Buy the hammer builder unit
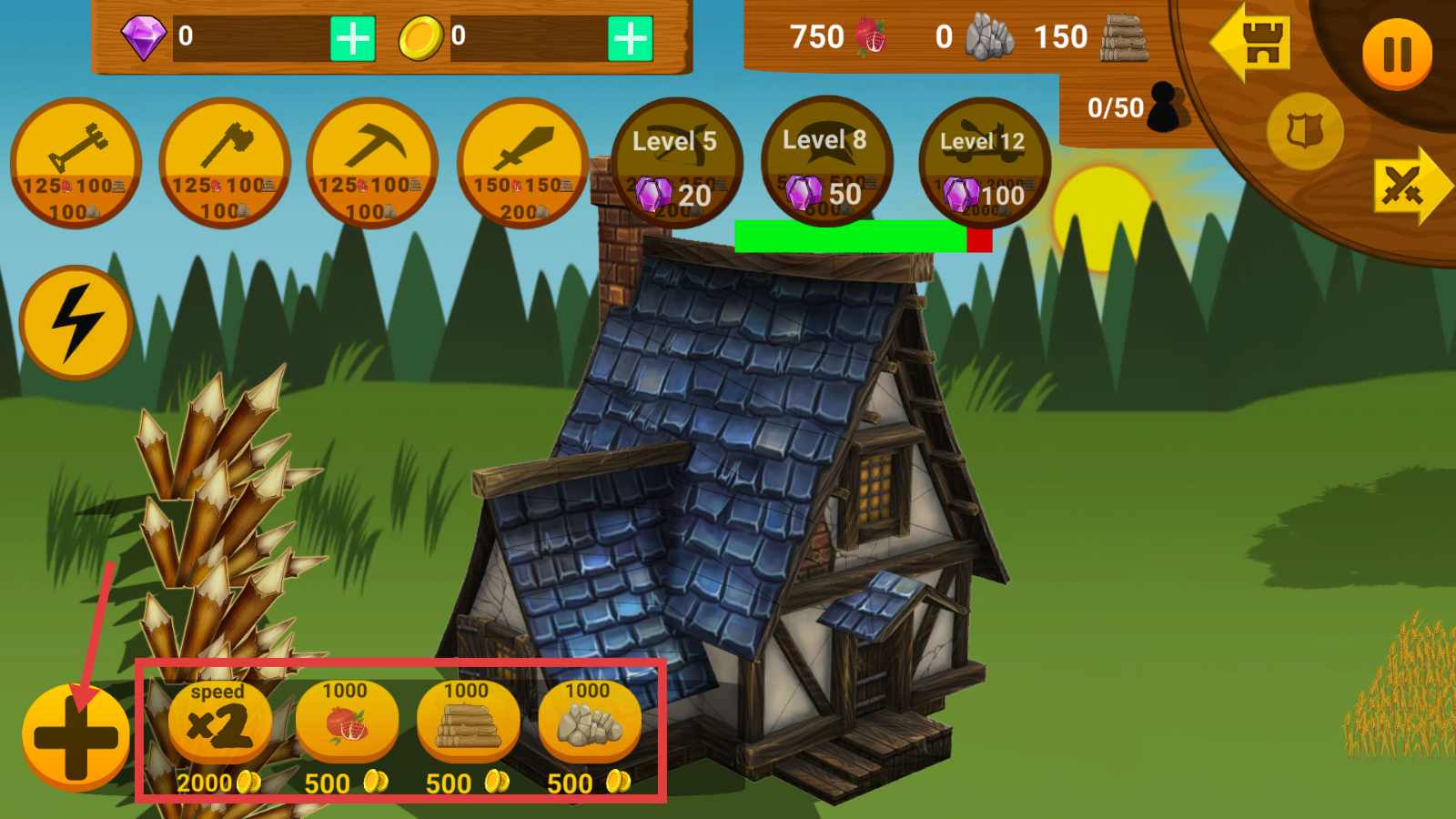This screenshot has height=819, width=1456. (76, 163)
